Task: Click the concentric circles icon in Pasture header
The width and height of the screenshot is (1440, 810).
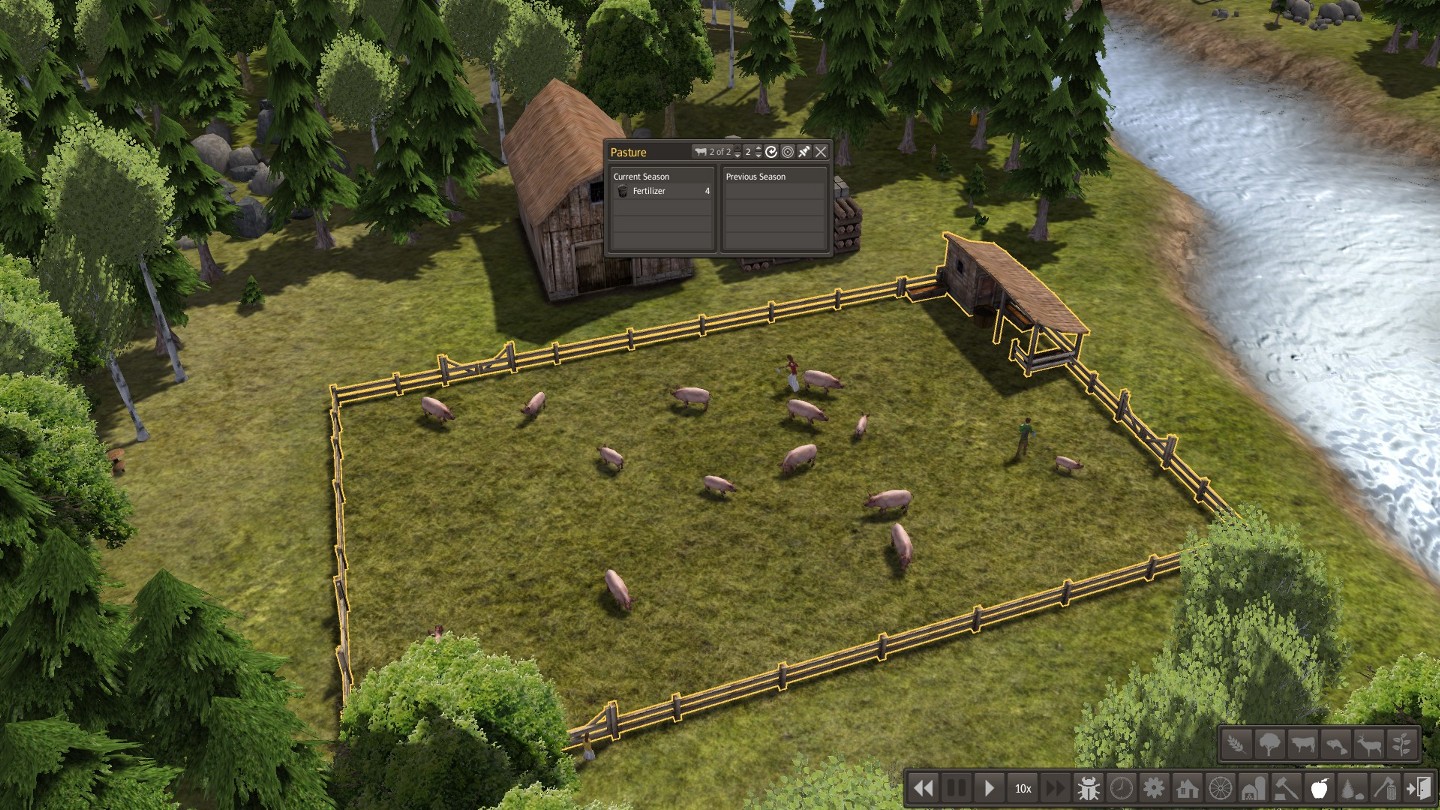Action: 787,152
